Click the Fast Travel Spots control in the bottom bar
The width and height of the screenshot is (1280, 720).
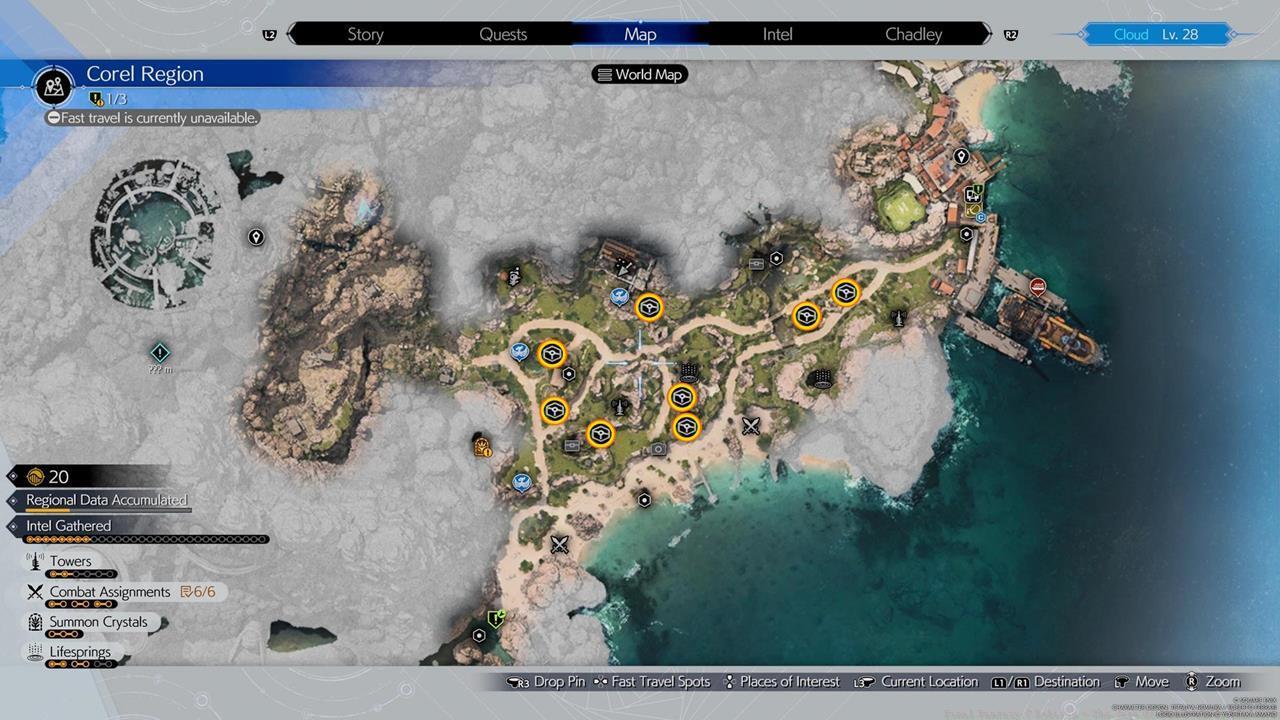click(655, 681)
